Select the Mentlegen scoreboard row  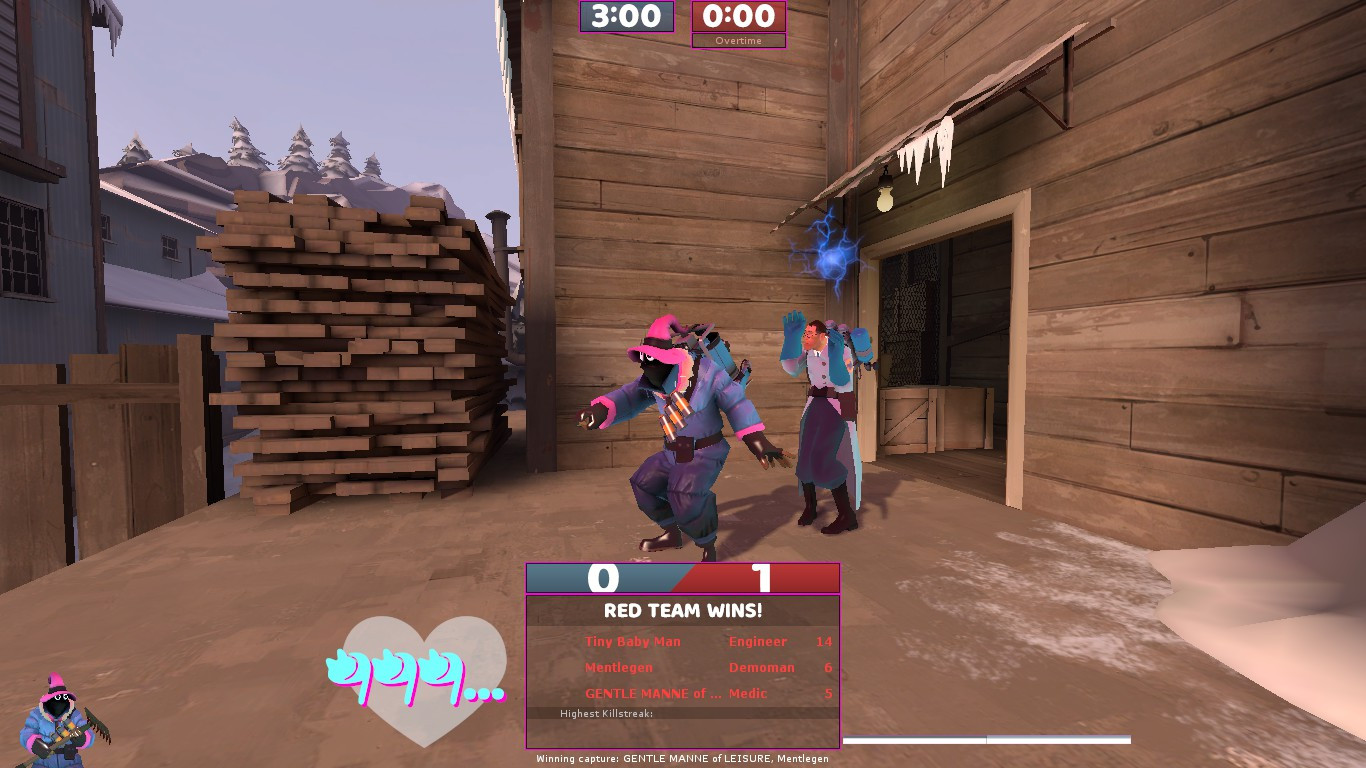click(618, 667)
